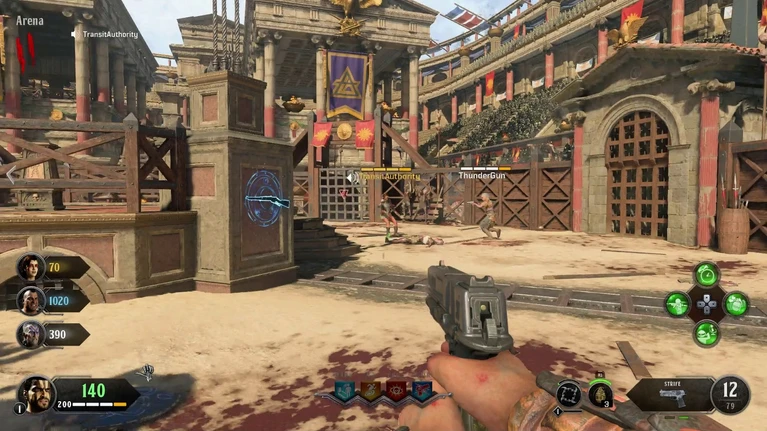Image resolution: width=767 pixels, height=431 pixels.
Task: Choose the red eye perk shield
Action: click(x=396, y=391)
